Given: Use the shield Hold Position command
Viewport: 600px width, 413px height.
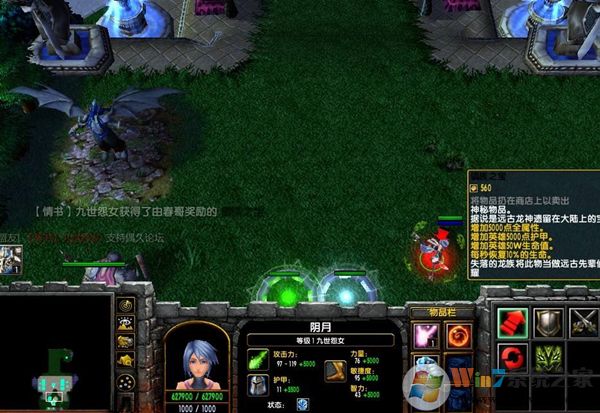Looking at the screenshot, I should coord(548,321).
